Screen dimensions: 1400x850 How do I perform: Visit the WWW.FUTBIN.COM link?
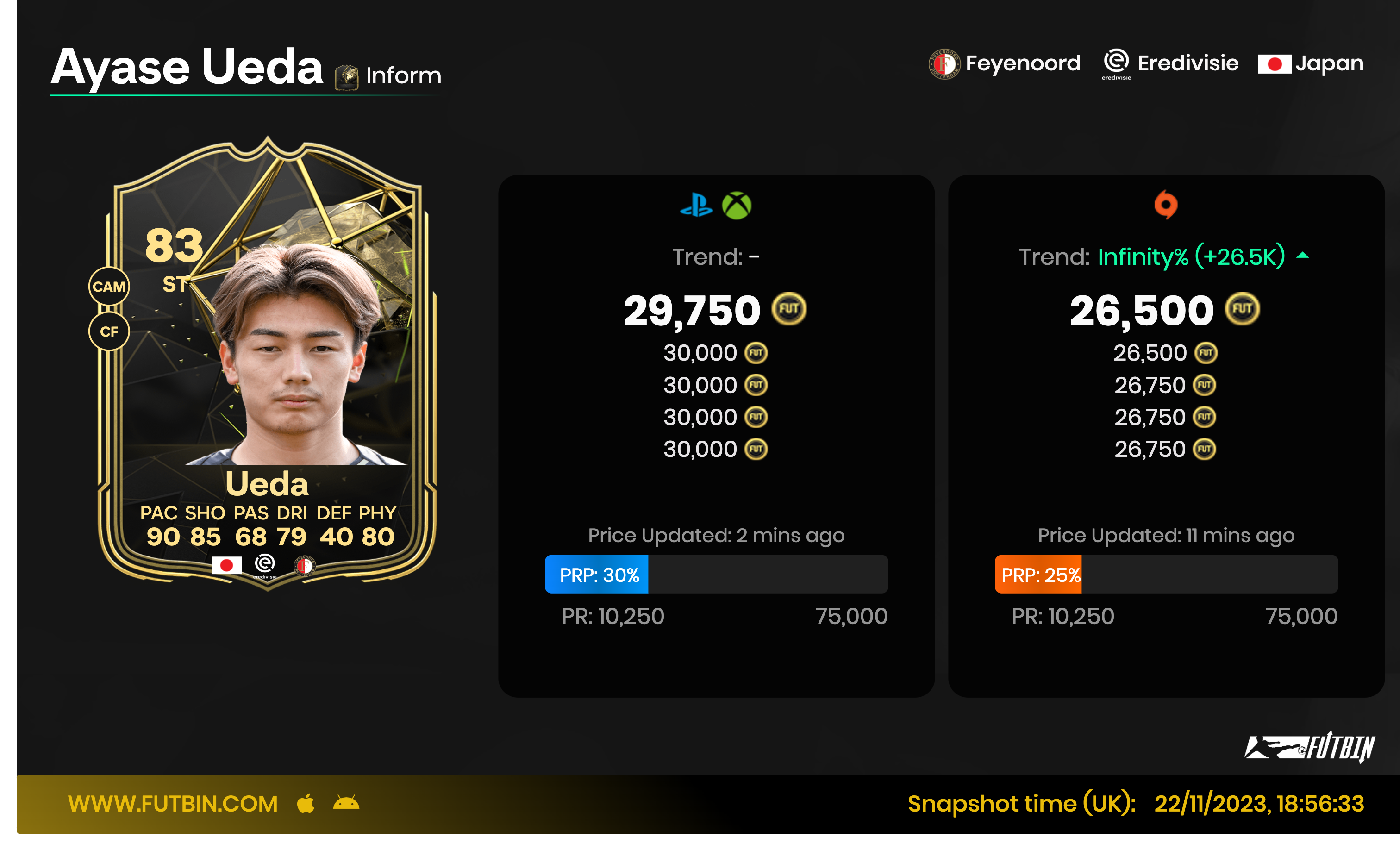[x=173, y=803]
